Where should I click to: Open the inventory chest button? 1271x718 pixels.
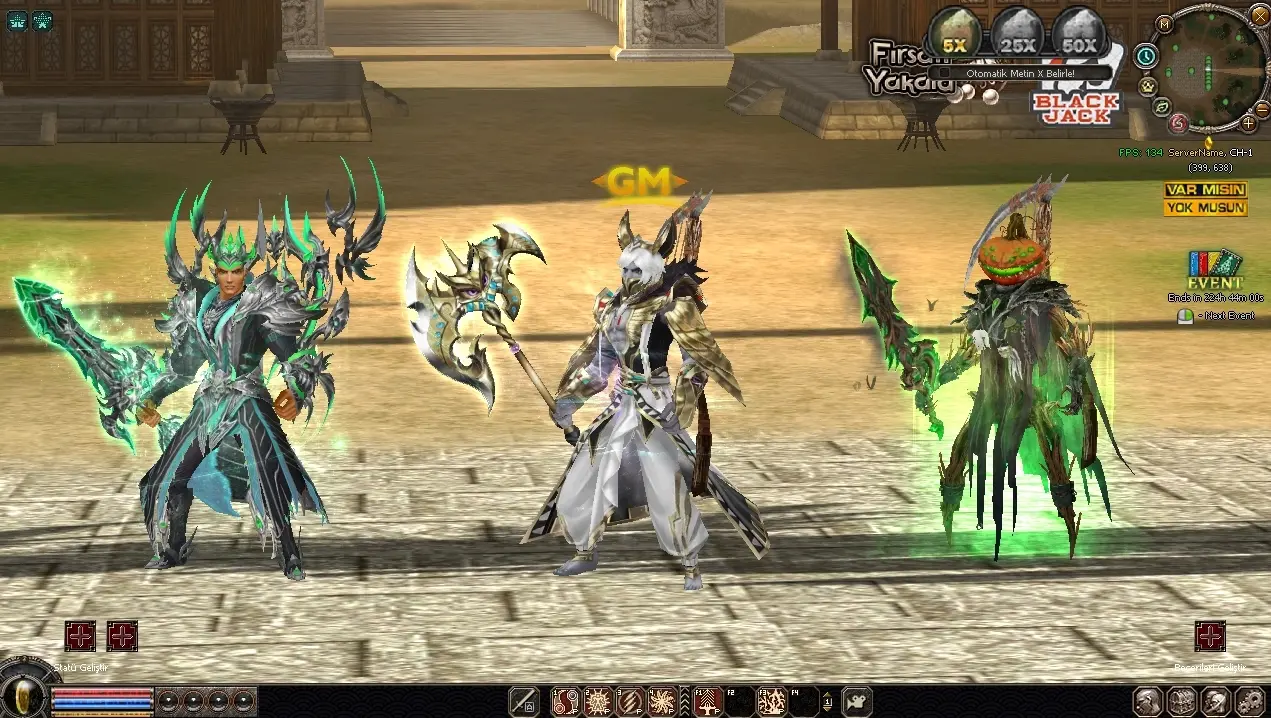[1182, 702]
